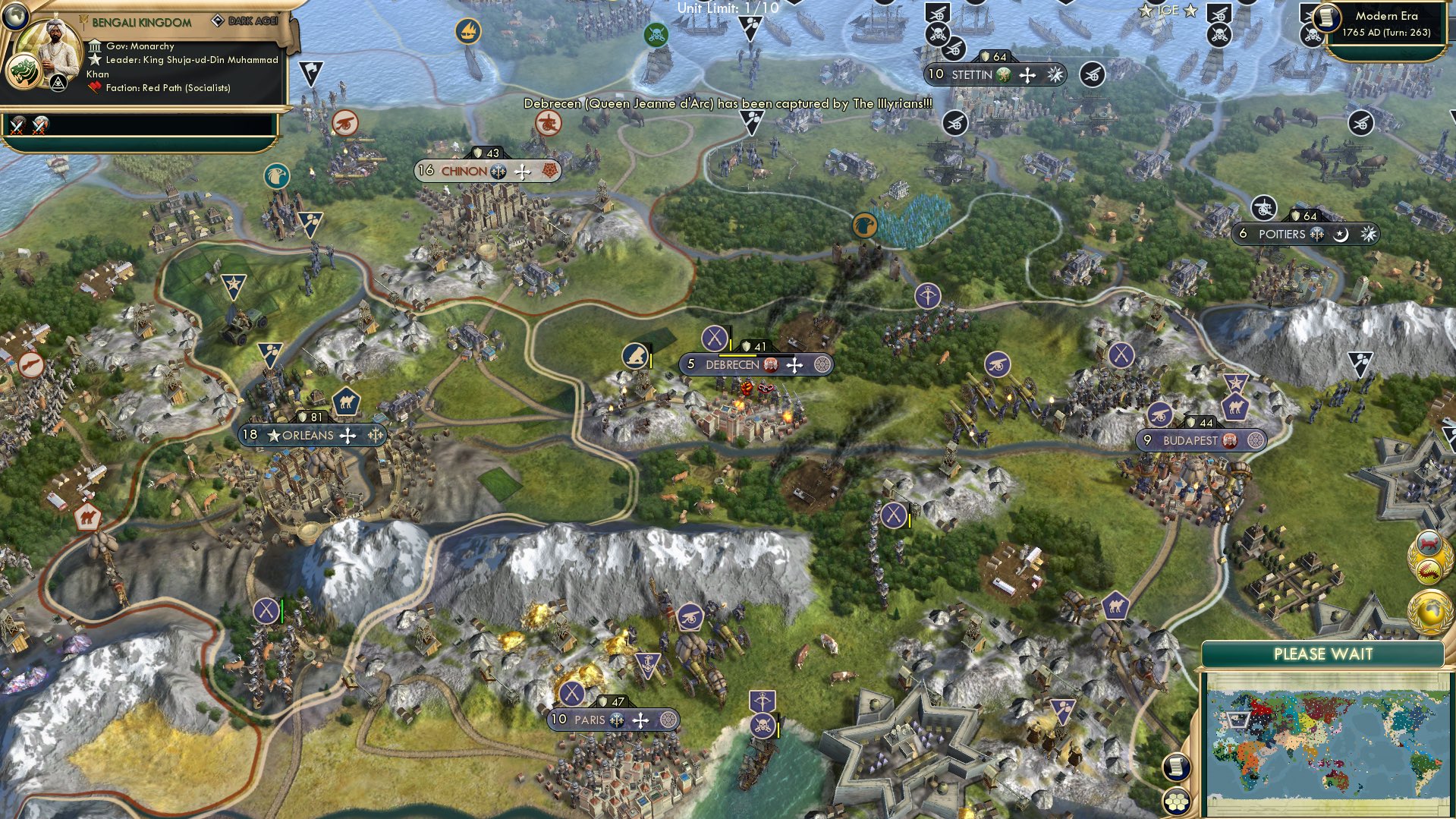This screenshot has height=819, width=1456.
Task: Click the Bengali Kingdom header panel
Action: click(140, 21)
